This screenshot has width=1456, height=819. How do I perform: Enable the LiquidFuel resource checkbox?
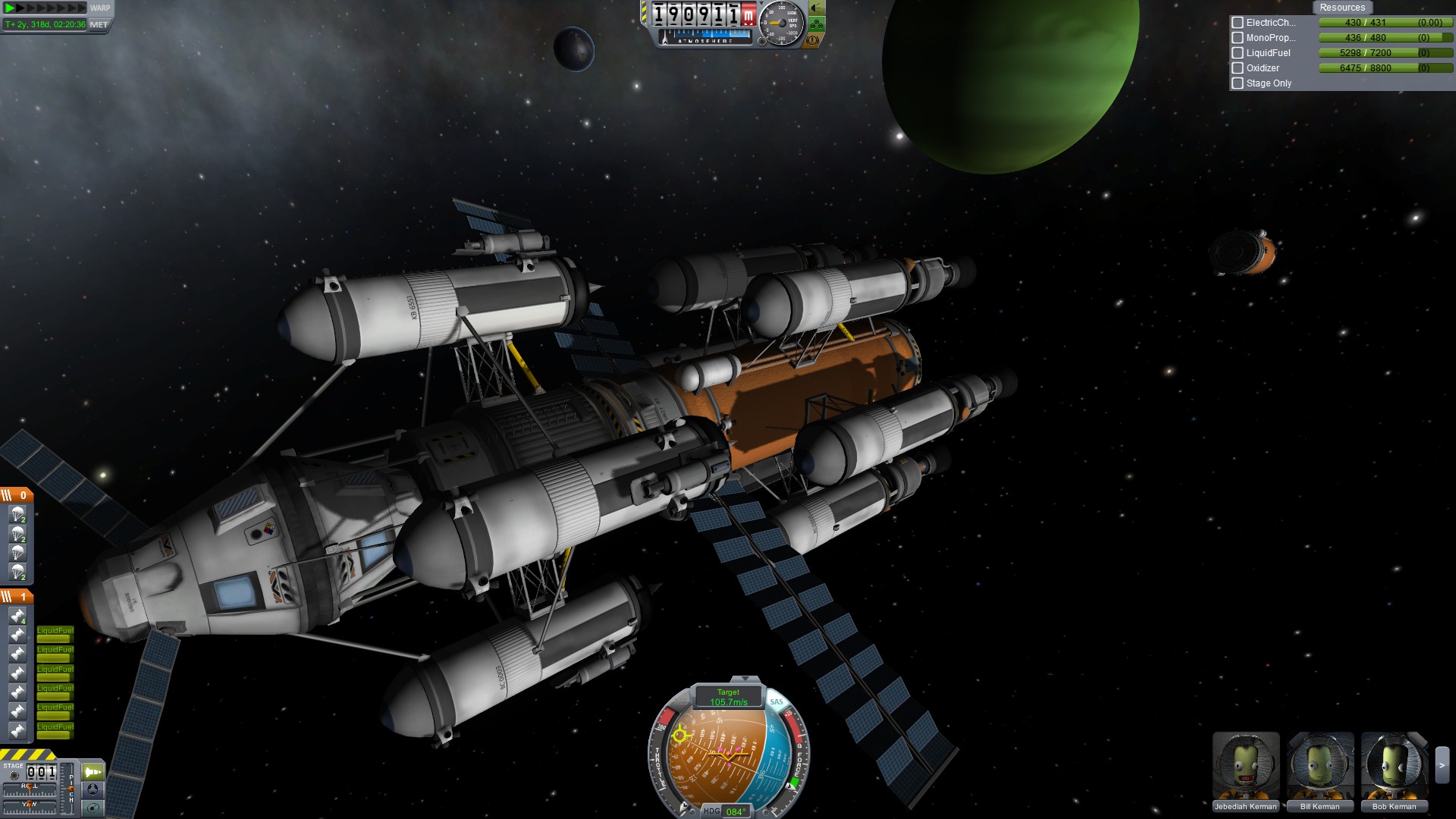tap(1238, 53)
